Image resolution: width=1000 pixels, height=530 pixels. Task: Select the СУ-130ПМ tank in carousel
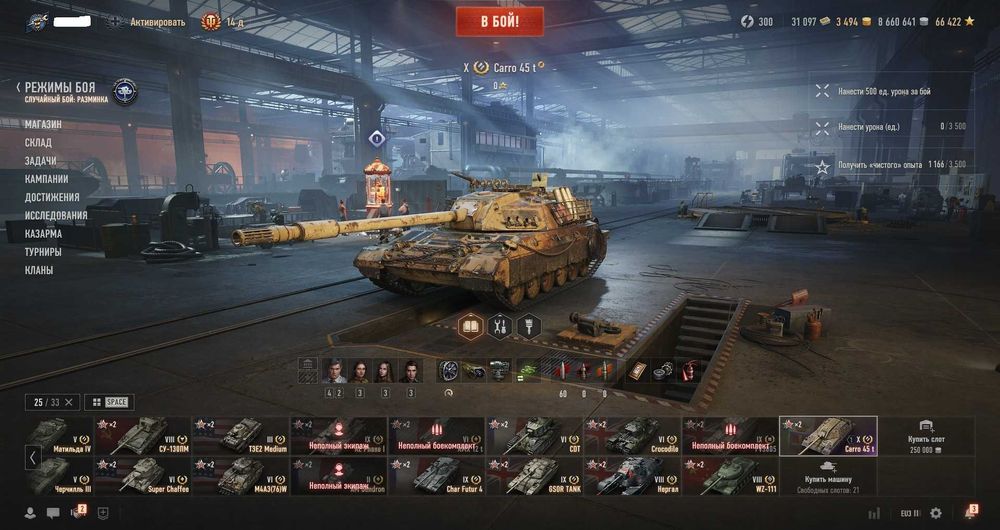(x=144, y=436)
